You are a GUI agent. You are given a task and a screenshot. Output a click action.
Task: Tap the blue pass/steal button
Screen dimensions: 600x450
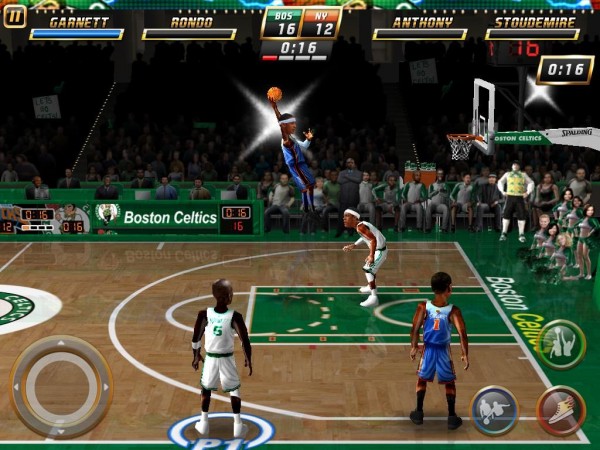coord(494,410)
